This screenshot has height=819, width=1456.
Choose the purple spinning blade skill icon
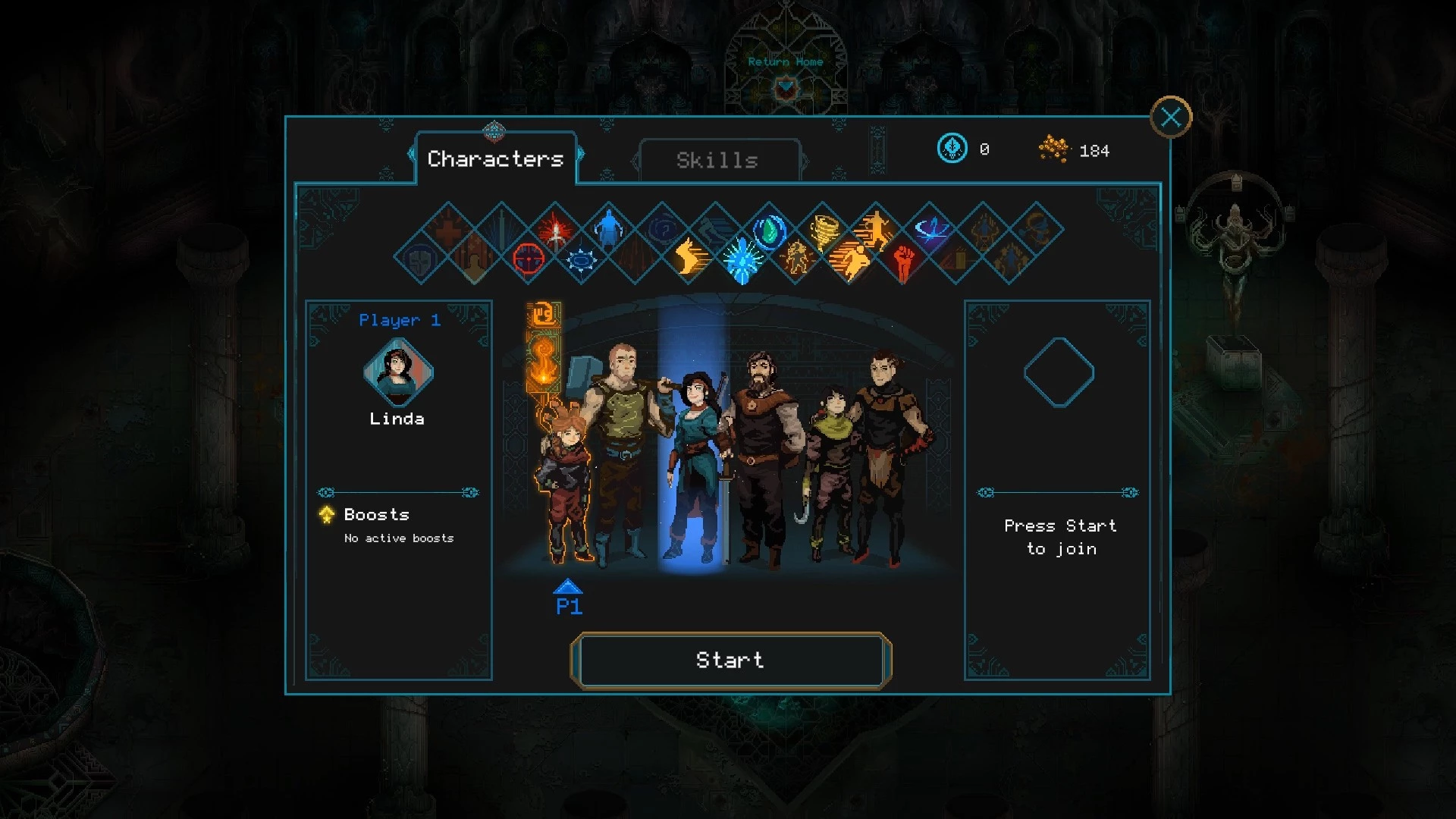point(930,229)
